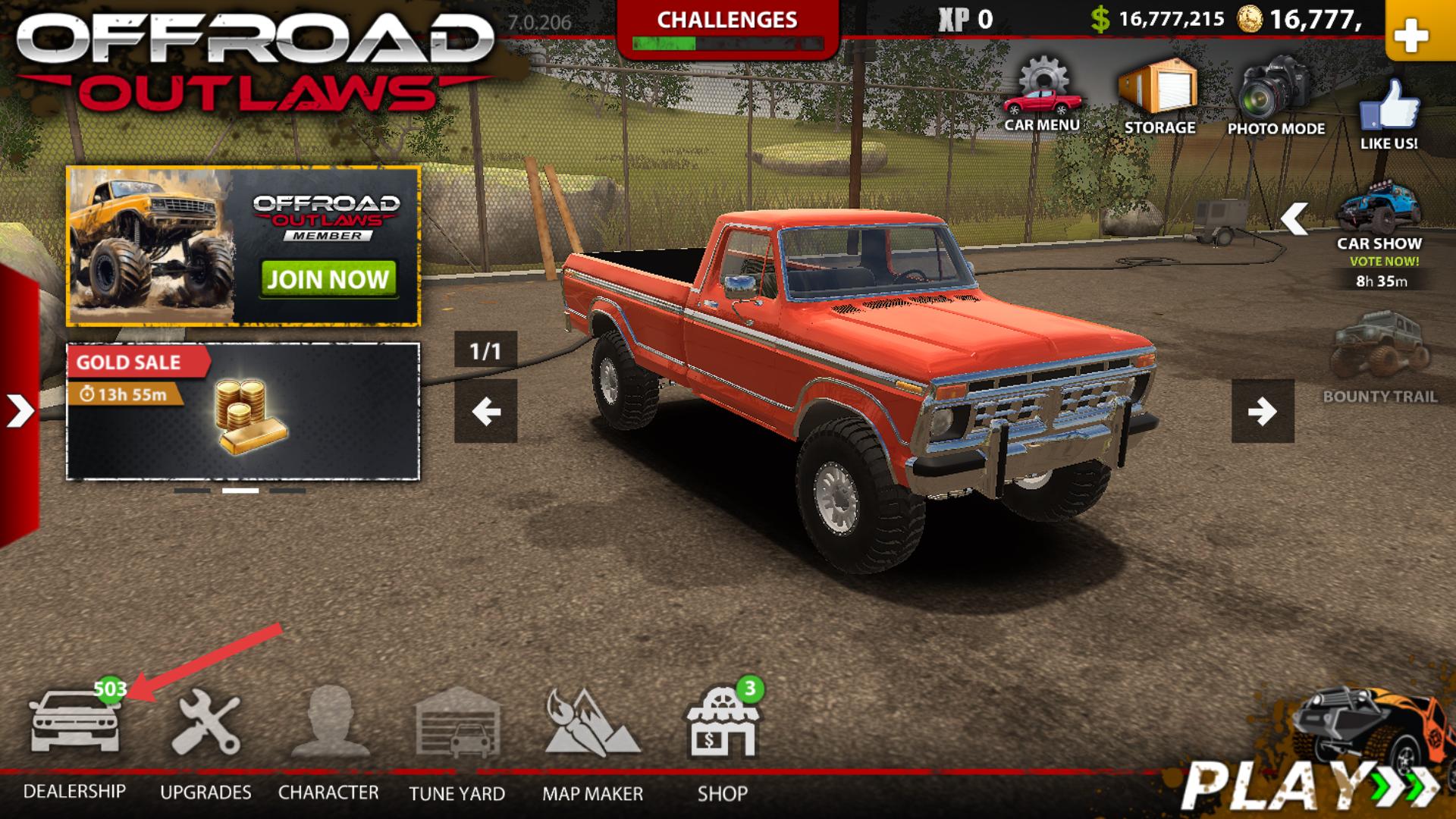
Task: Open the Dealership menu
Action: coord(74,724)
